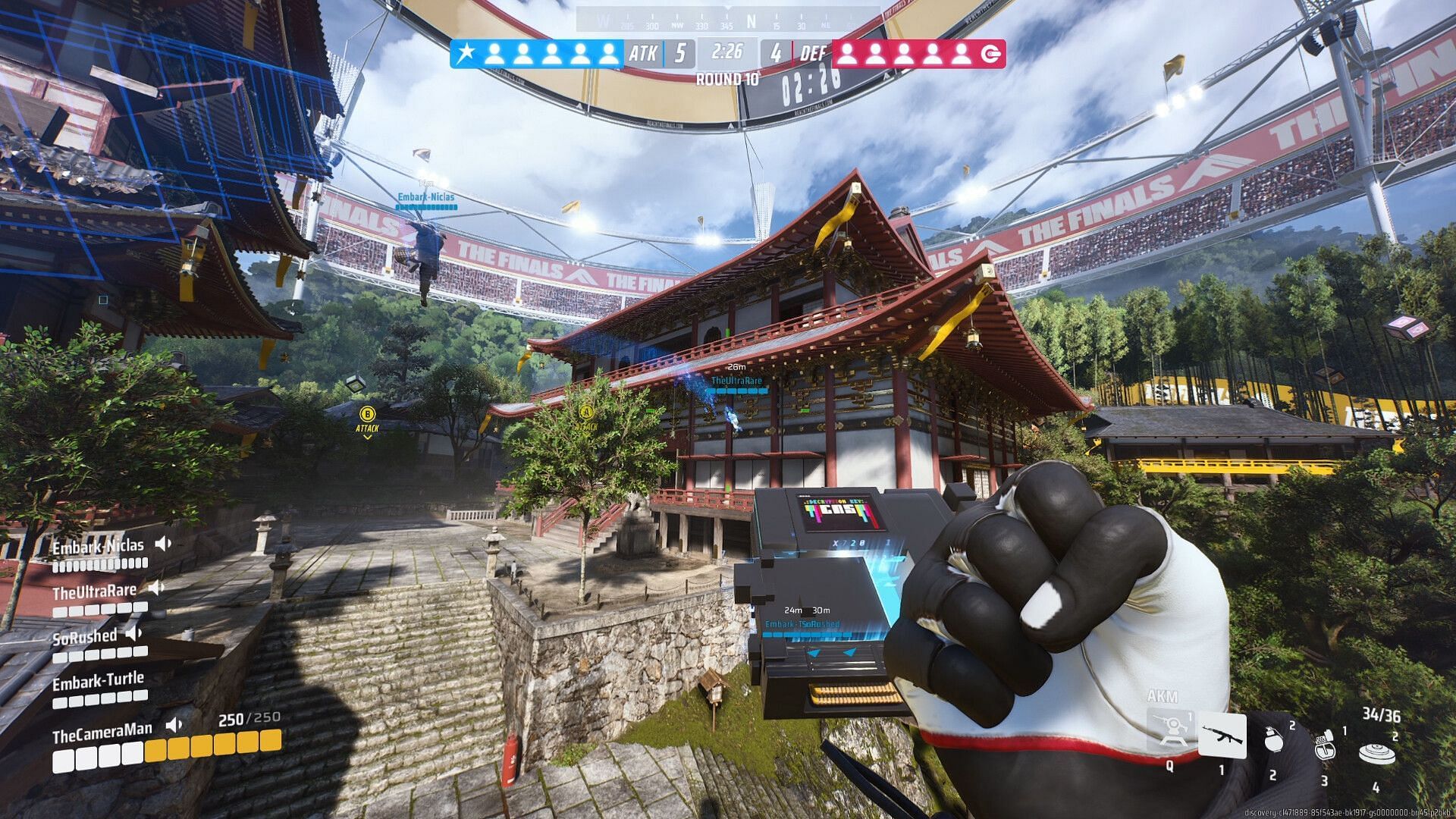Screen dimensions: 1456x819
Task: Toggle the voice icon next to TheUltraRare
Action: 155,588
